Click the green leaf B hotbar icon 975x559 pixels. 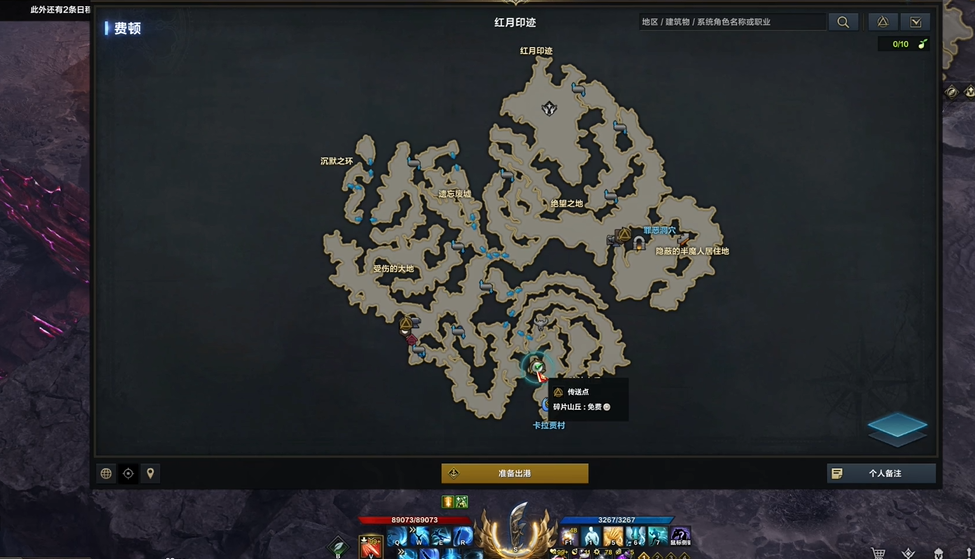coord(339,548)
